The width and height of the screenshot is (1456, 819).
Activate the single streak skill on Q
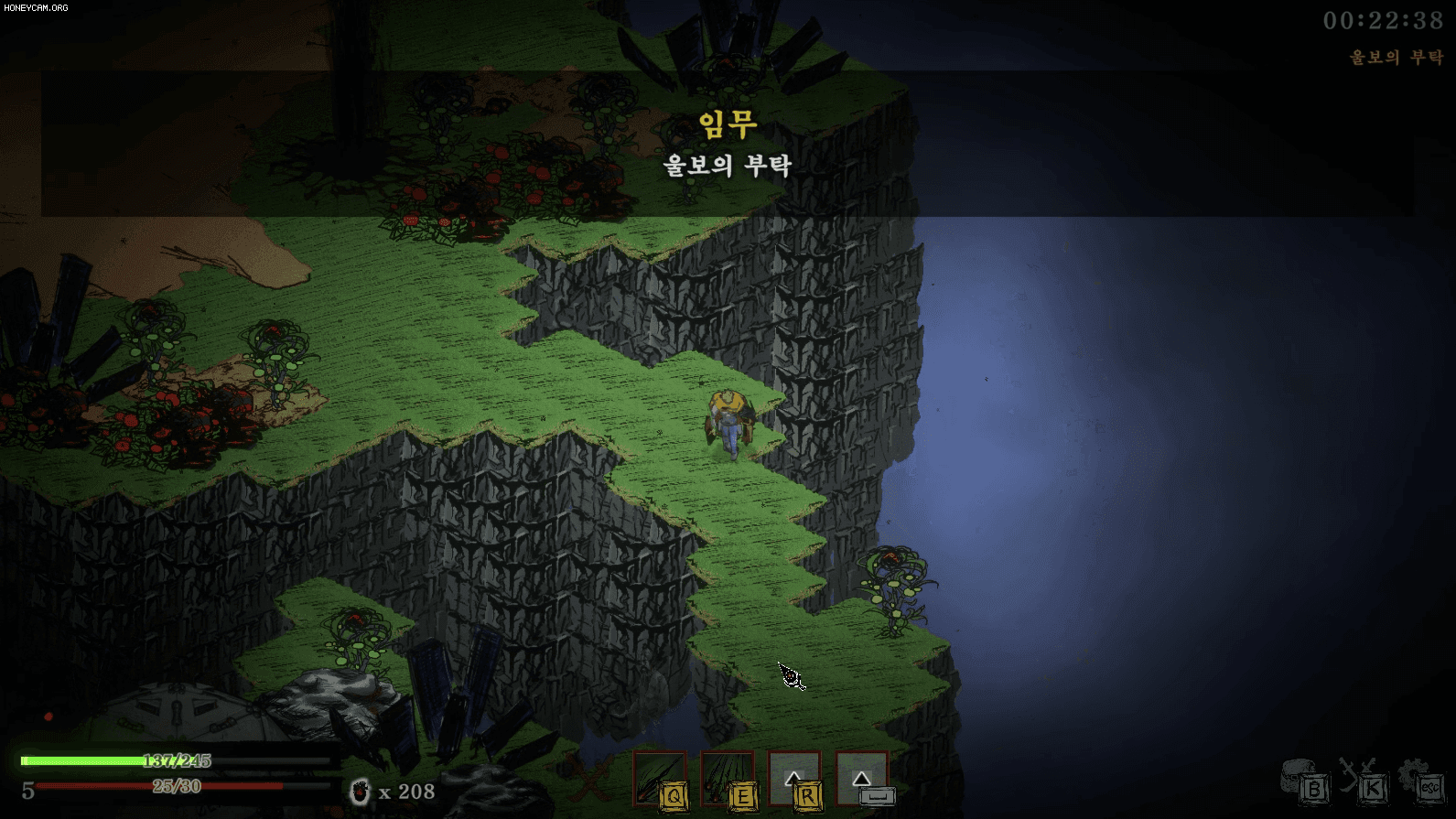[x=660, y=779]
